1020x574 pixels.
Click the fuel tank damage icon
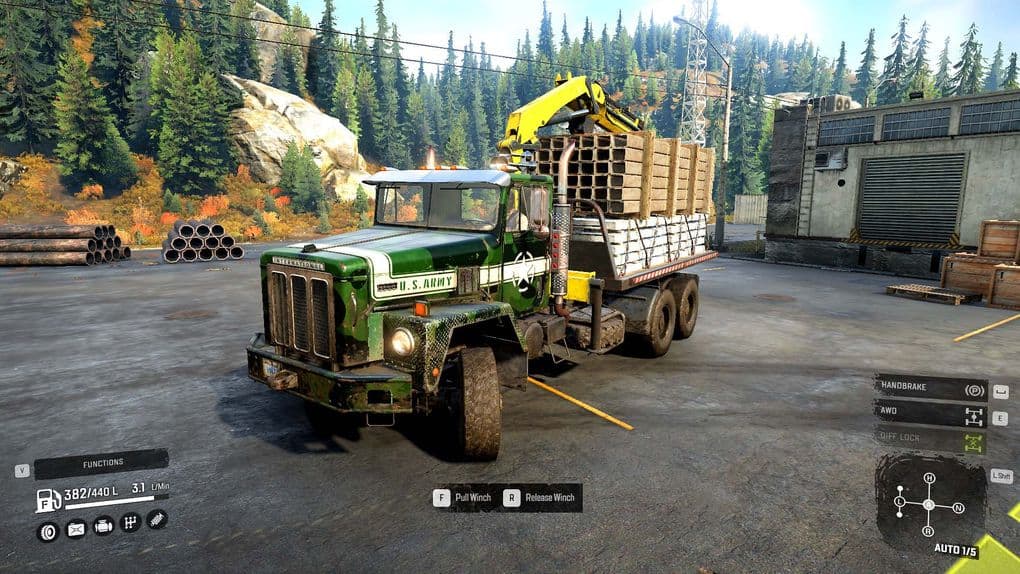coord(76,529)
